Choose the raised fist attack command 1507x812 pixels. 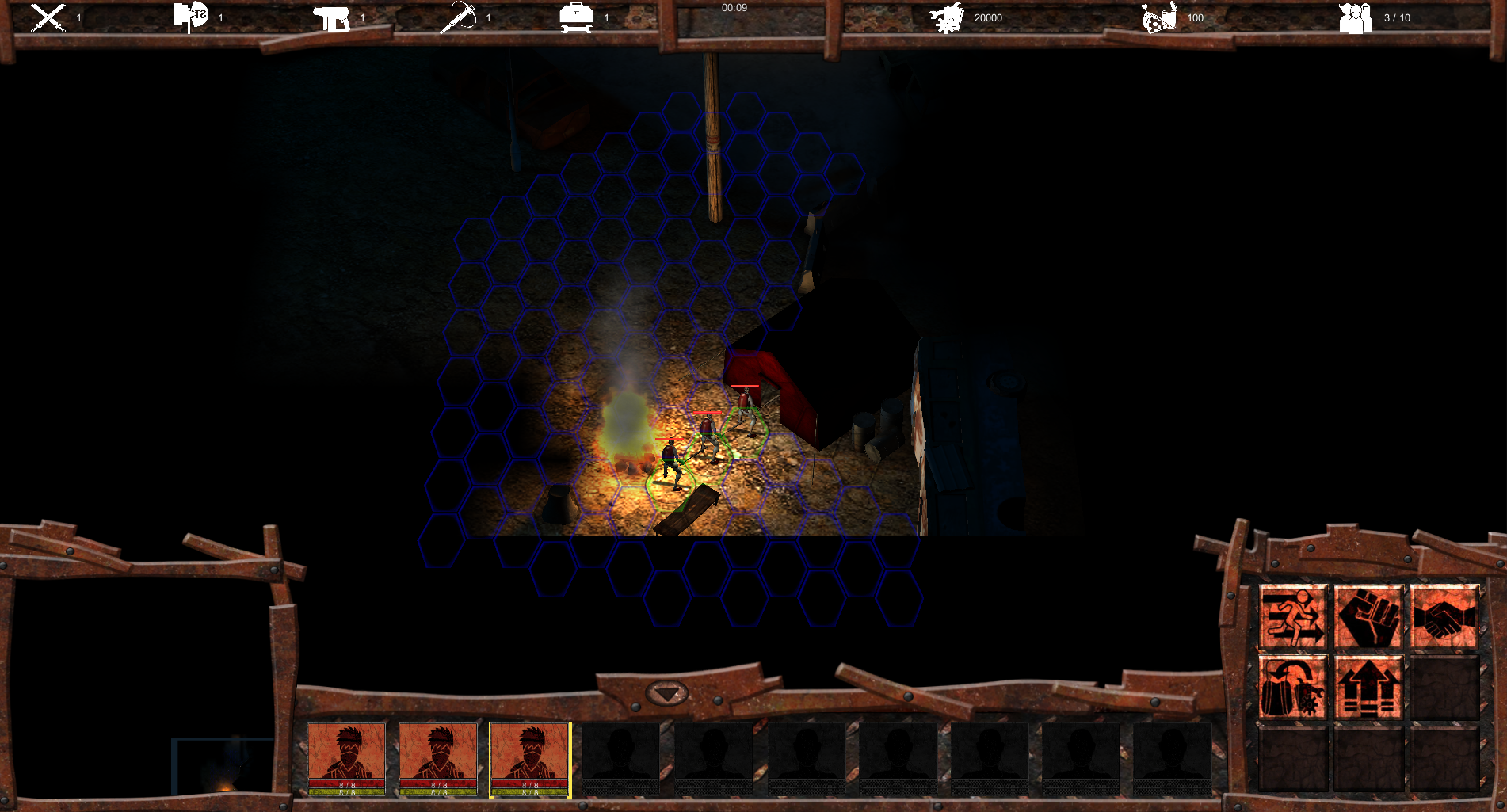pyautogui.click(x=1368, y=617)
